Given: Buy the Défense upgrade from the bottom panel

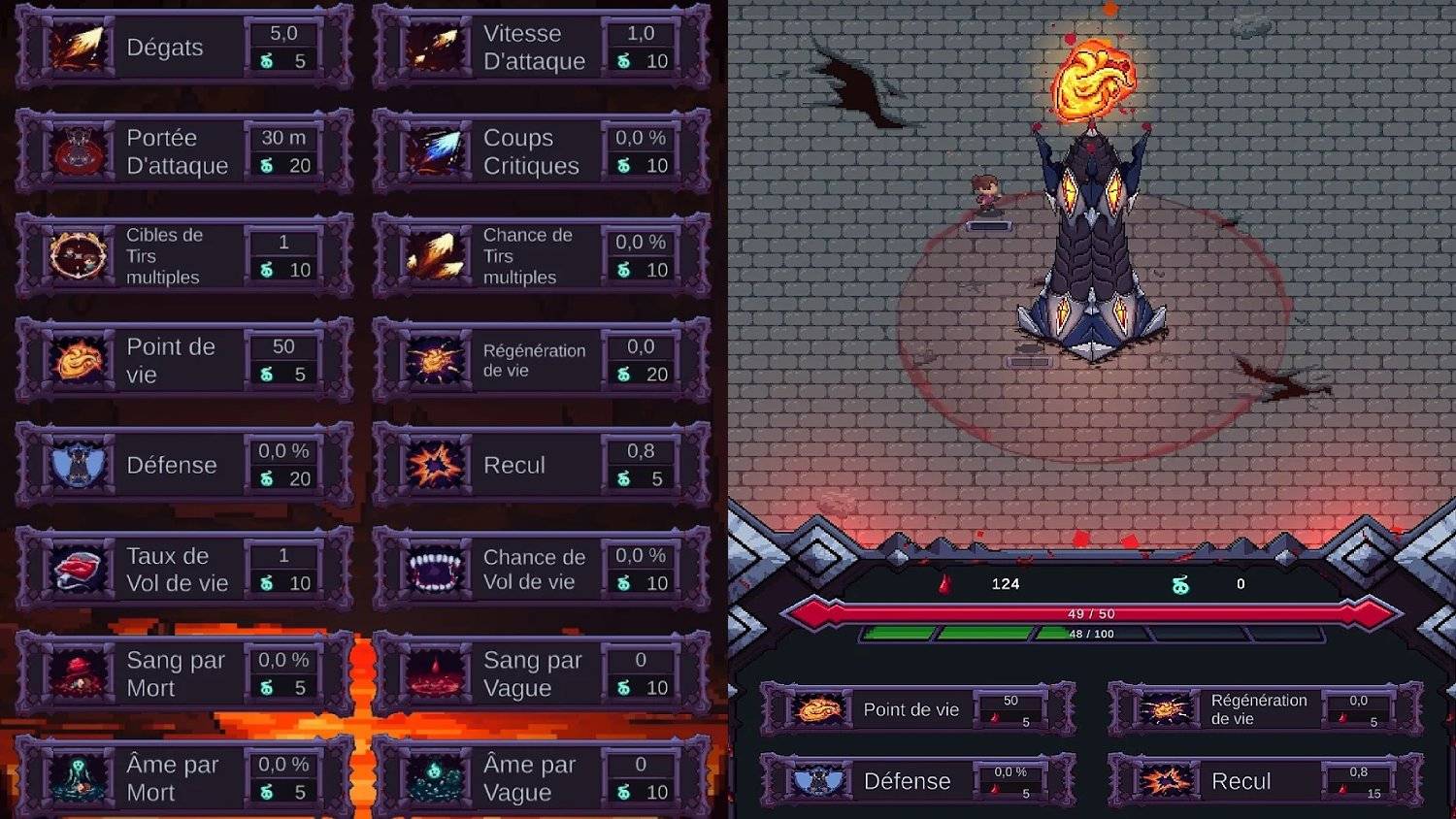Looking at the screenshot, I should point(917,781).
